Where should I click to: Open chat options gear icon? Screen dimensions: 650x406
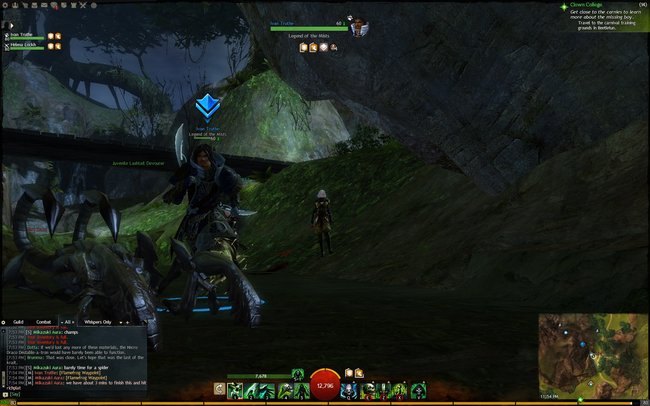coord(4,322)
